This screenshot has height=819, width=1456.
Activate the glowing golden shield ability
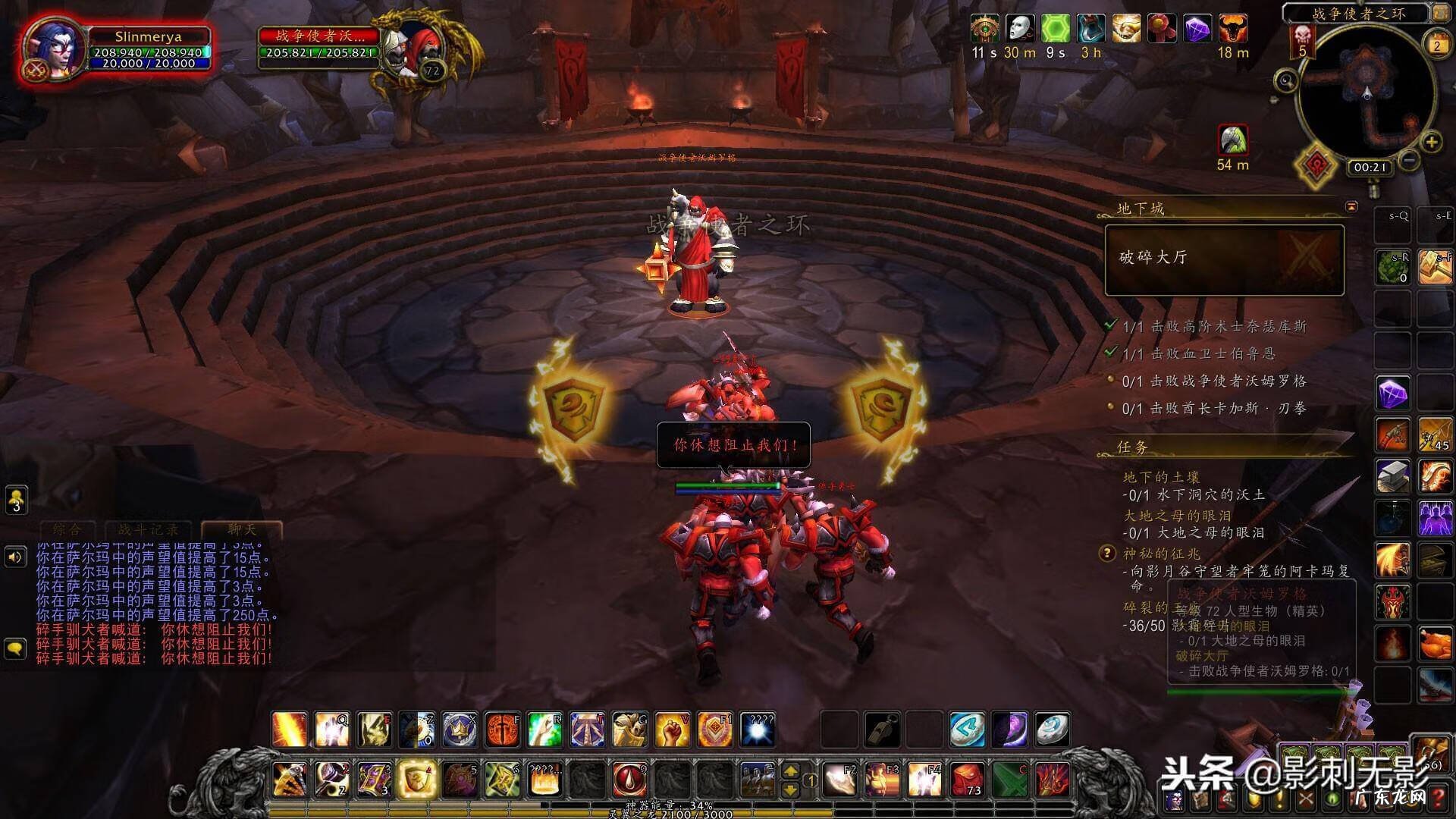click(x=416, y=777)
